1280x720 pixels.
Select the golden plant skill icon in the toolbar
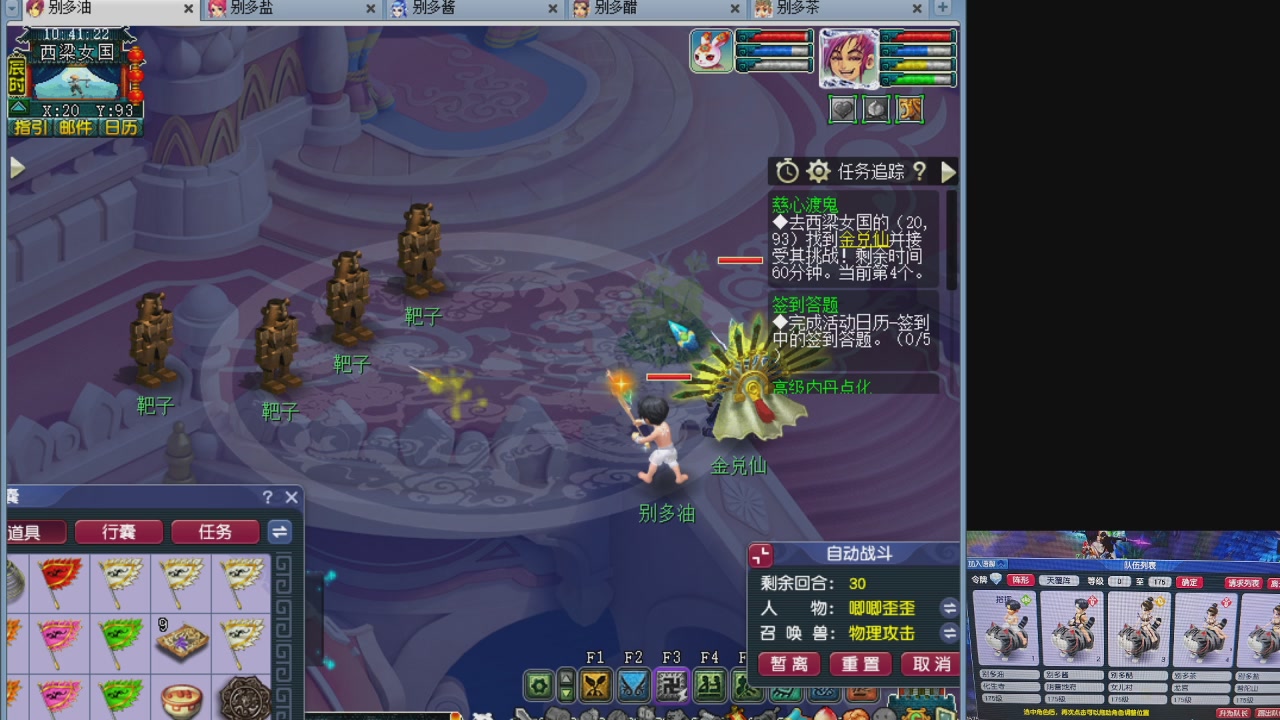tap(595, 686)
